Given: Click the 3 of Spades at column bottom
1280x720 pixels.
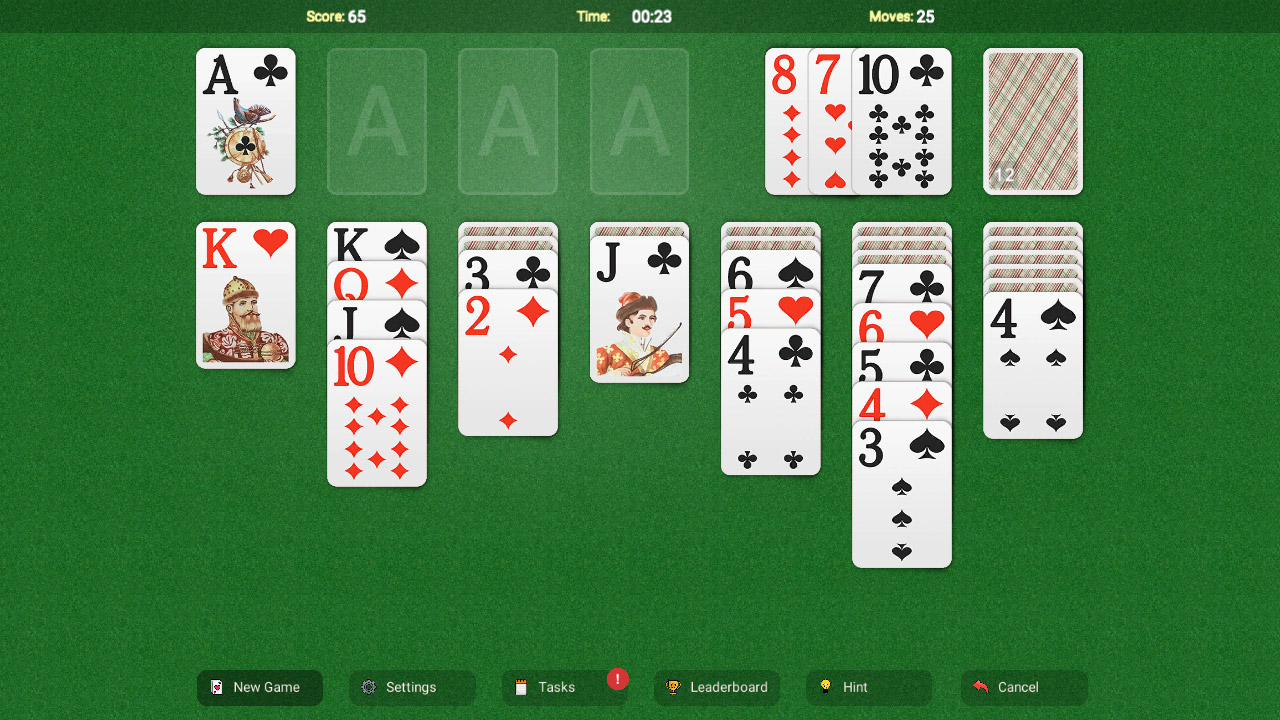Looking at the screenshot, I should (901, 495).
